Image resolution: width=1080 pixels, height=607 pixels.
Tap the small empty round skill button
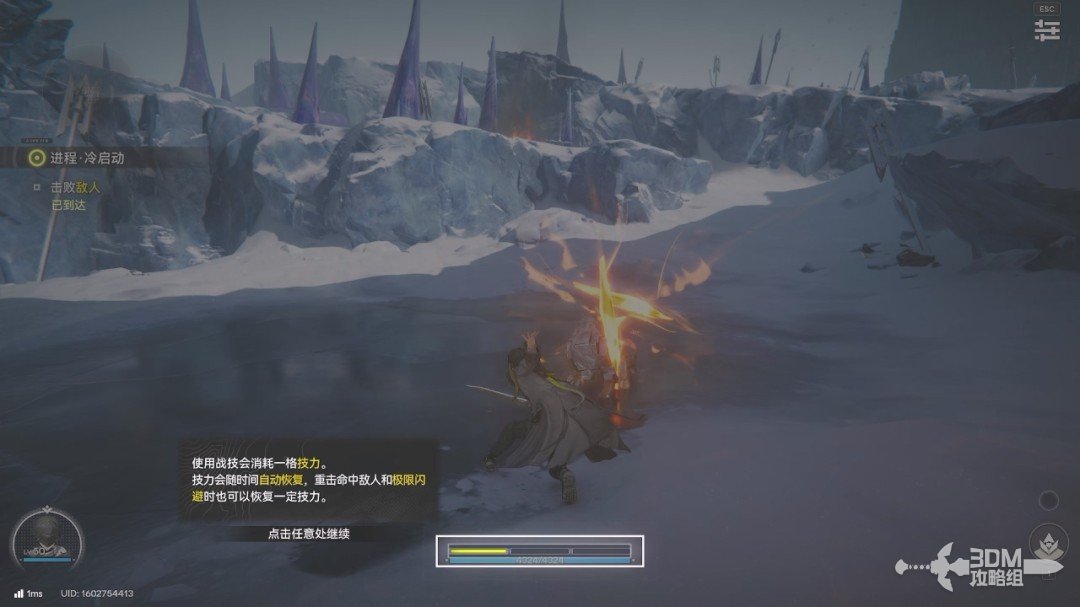click(x=1048, y=499)
